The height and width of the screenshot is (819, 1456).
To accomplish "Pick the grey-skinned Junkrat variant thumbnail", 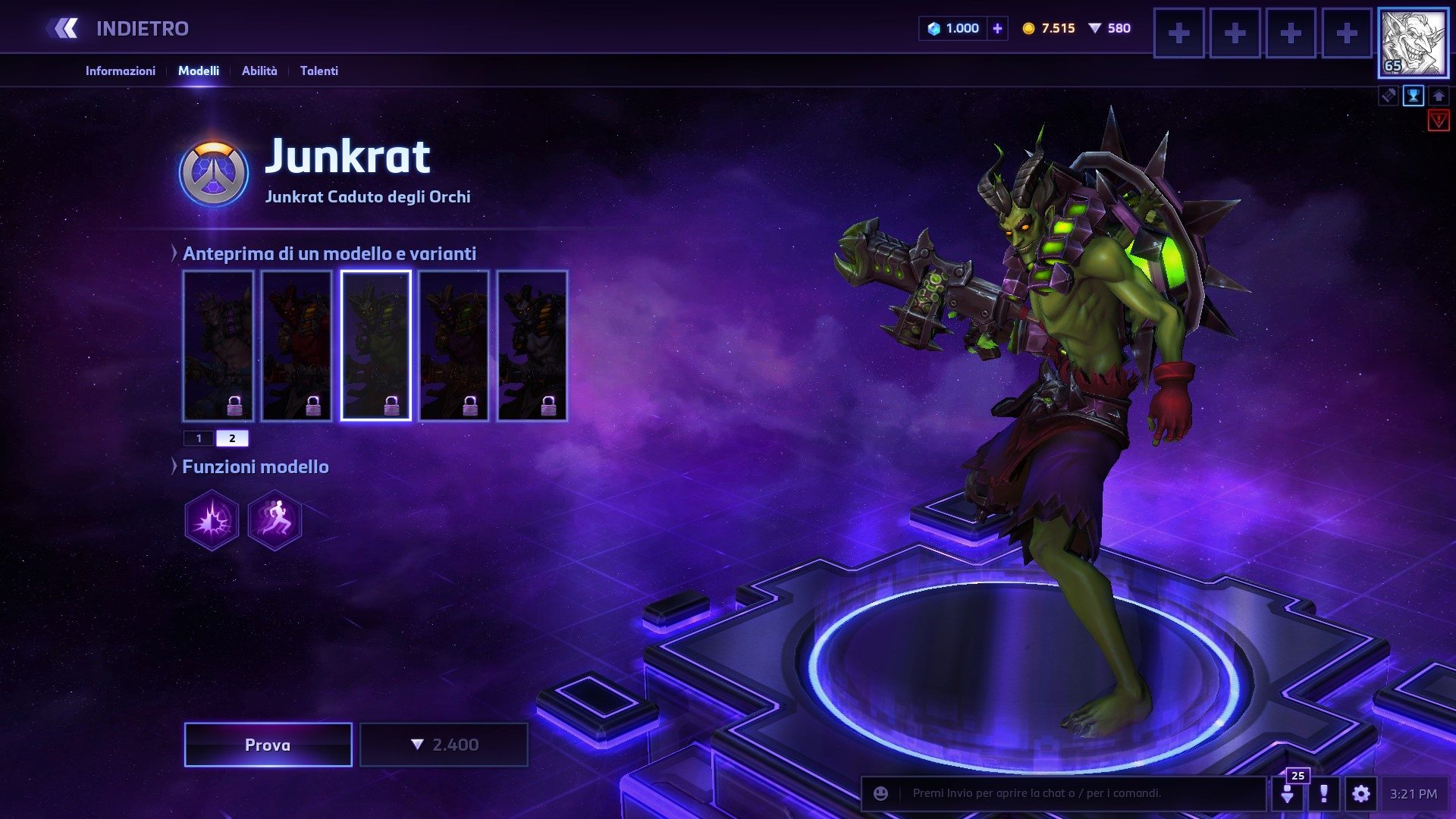I will (532, 345).
